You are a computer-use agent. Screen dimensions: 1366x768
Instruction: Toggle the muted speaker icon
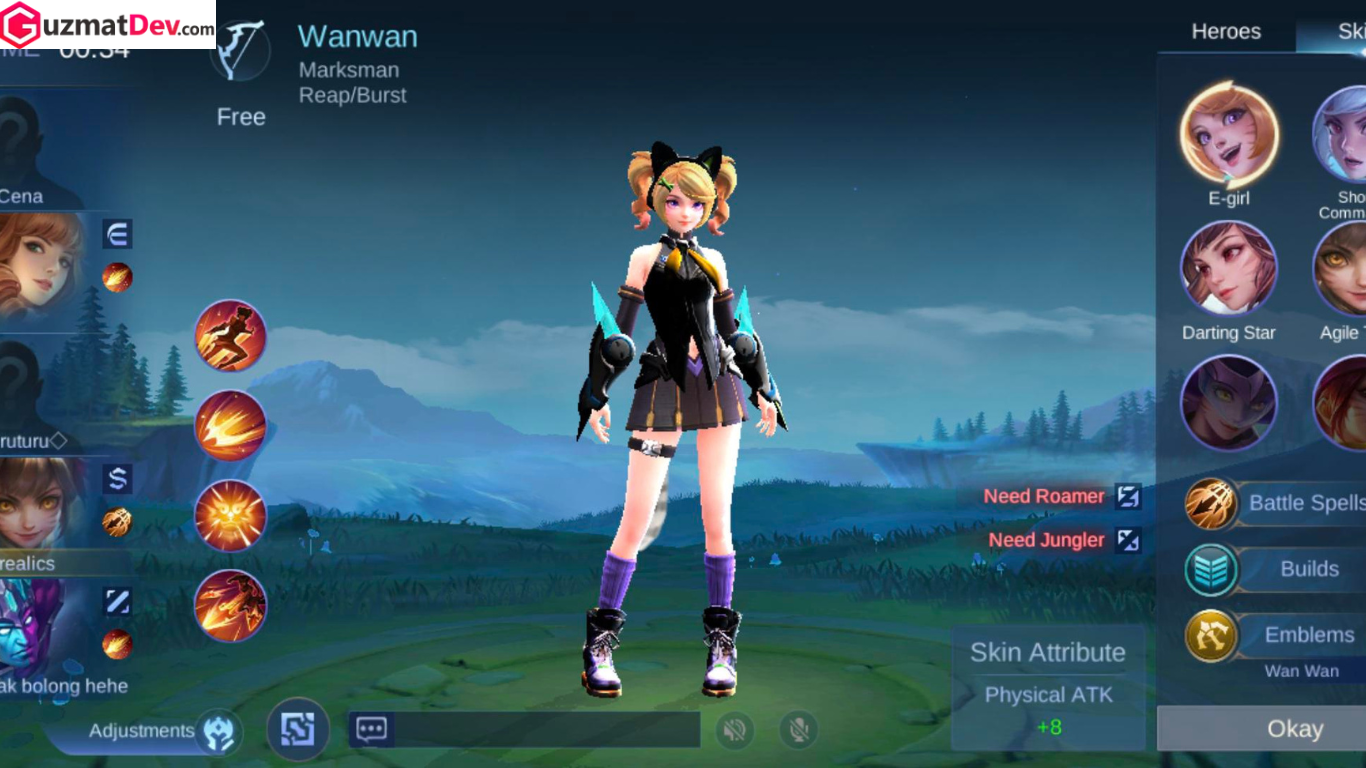735,731
